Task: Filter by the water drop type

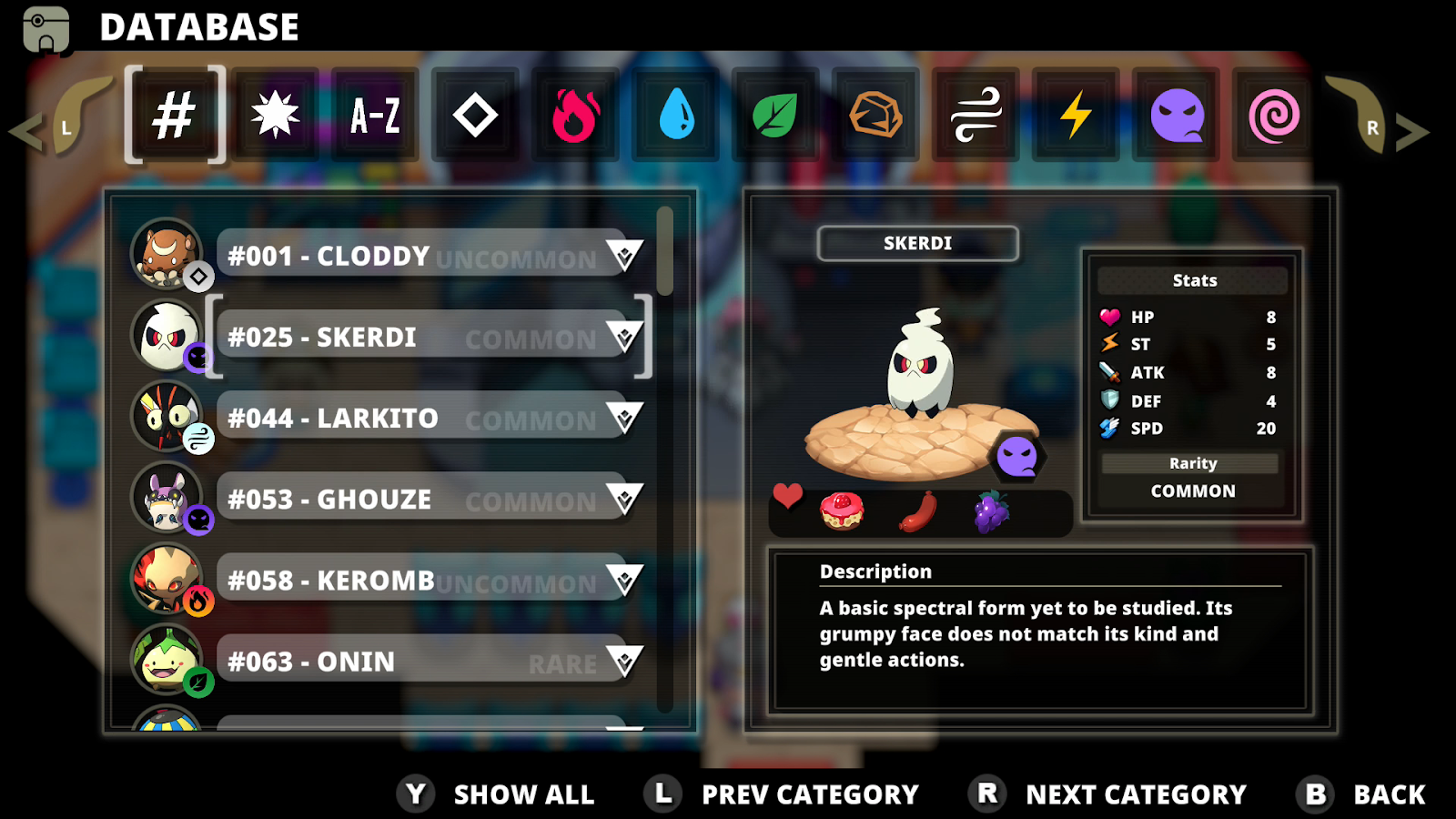Action: coord(676,116)
